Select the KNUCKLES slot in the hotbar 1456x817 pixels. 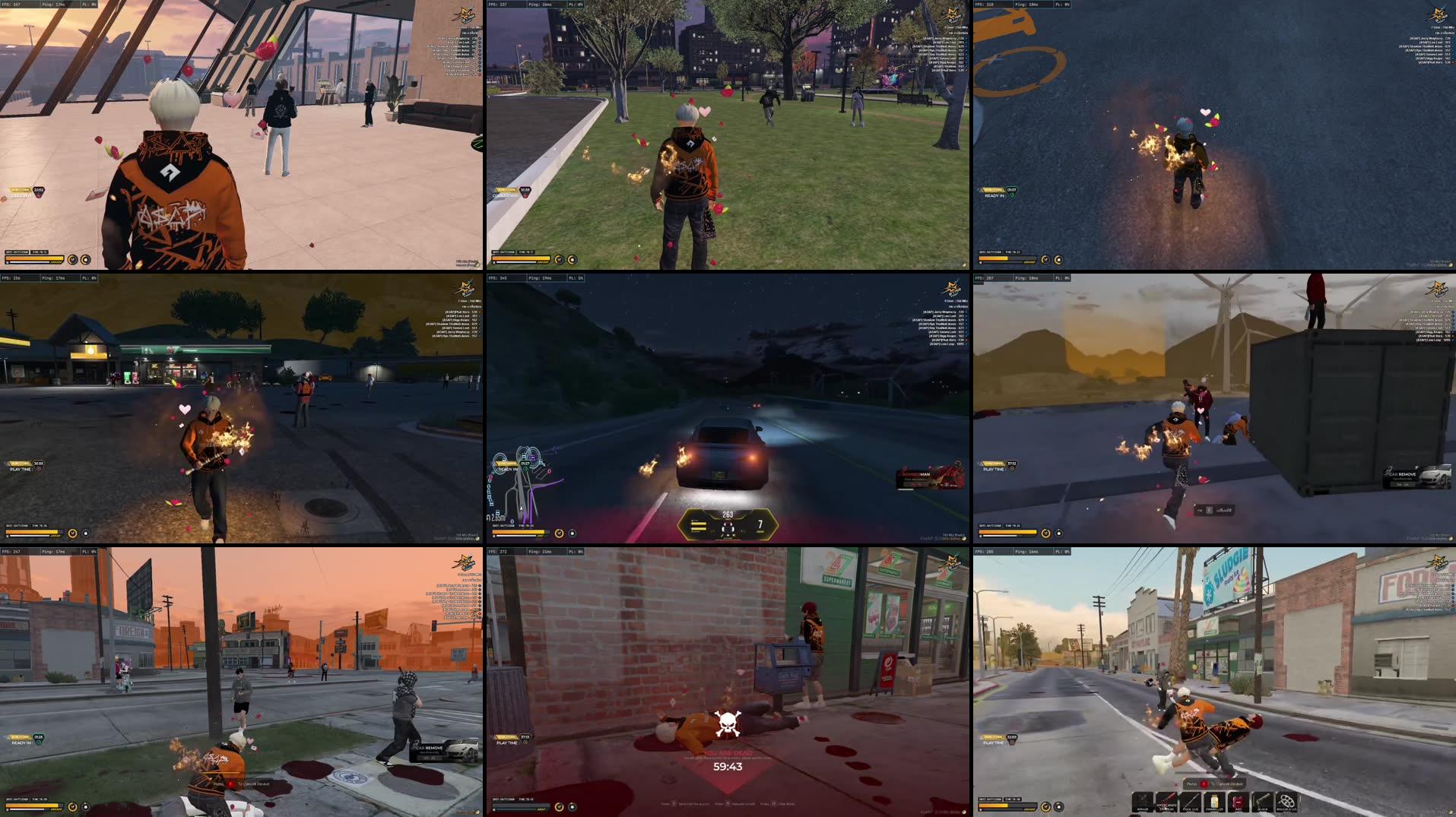tap(1288, 802)
